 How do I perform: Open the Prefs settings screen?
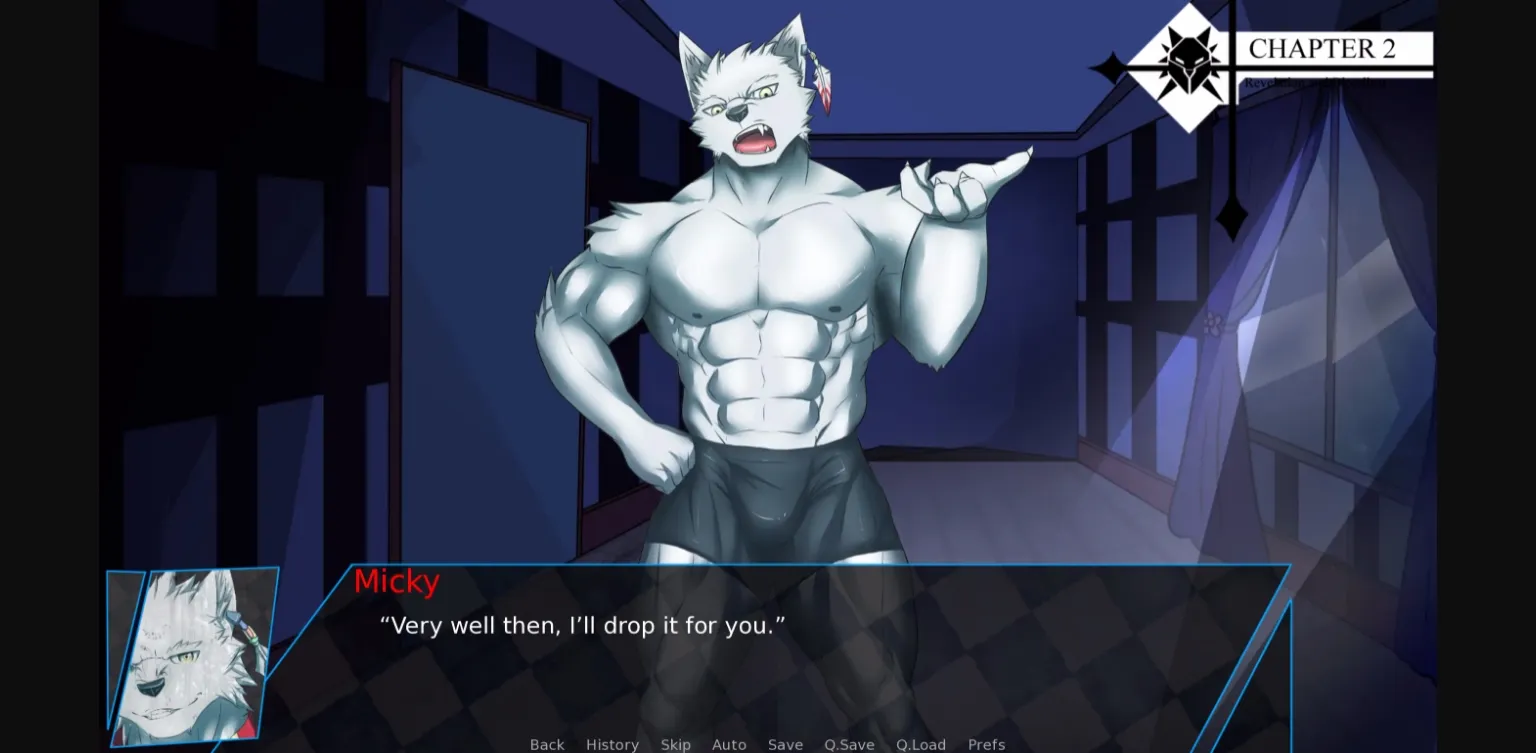tap(986, 744)
